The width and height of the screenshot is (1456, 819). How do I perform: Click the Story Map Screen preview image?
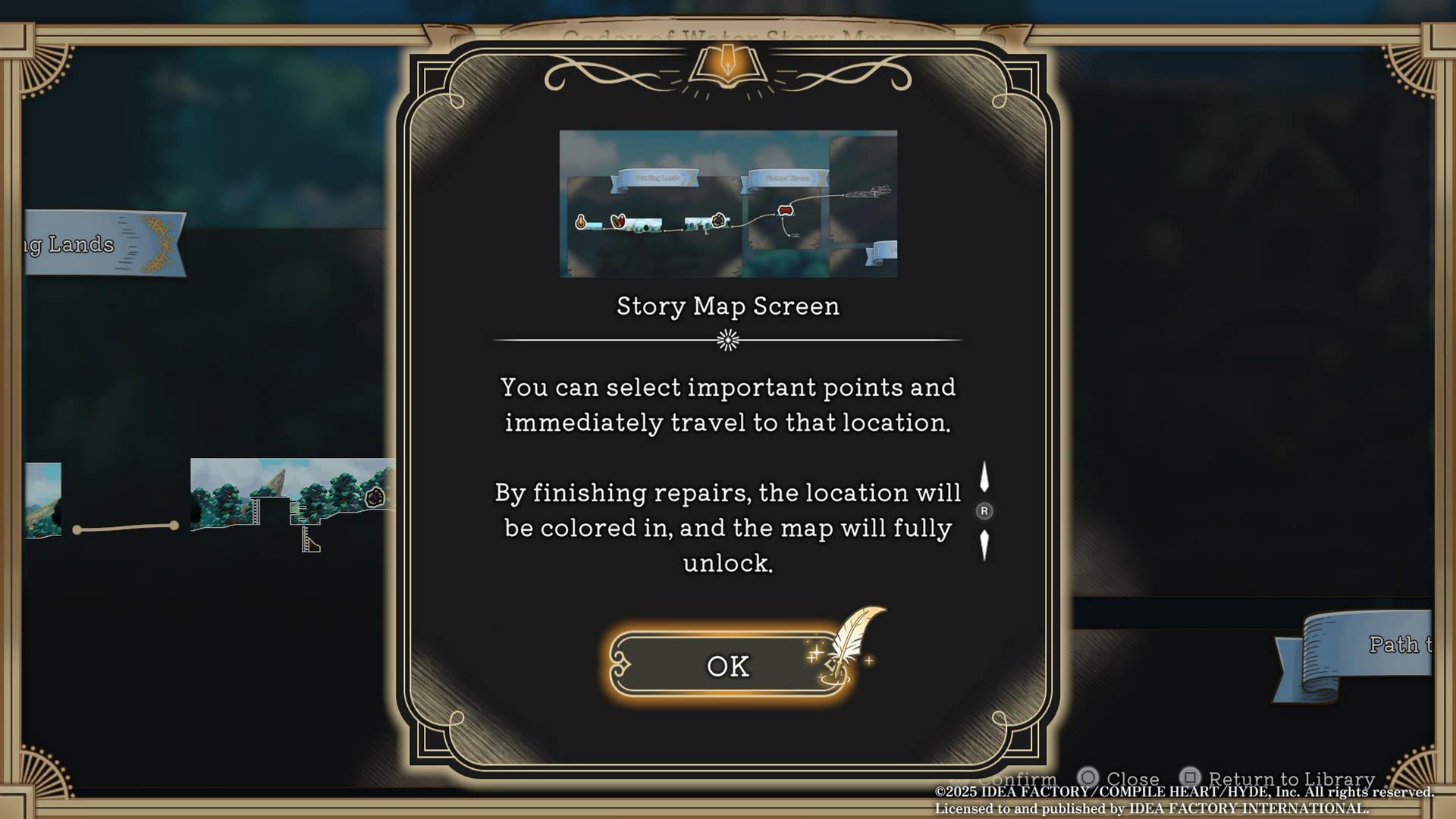[728, 203]
